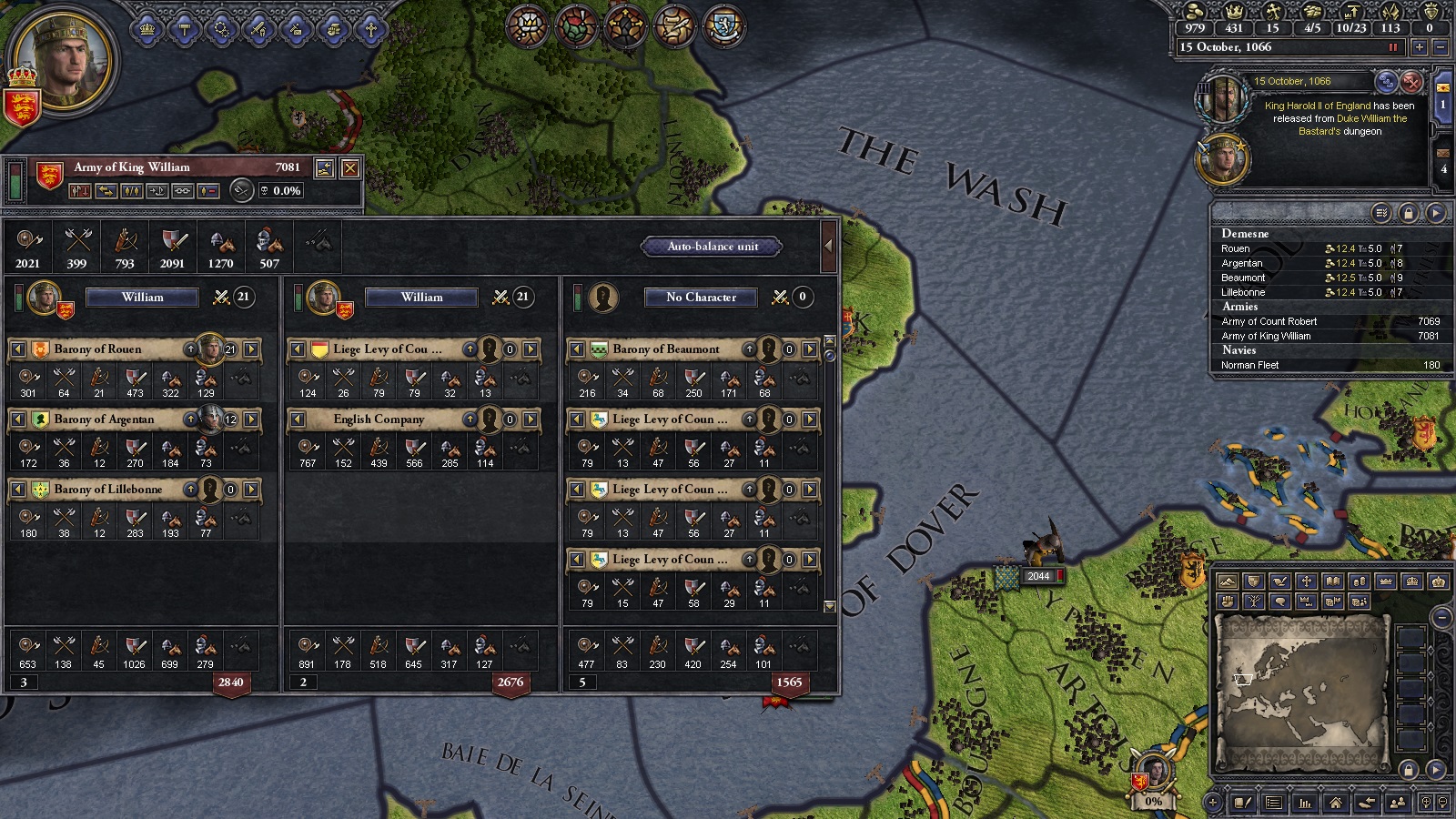This screenshot has width=1456, height=819.
Task: Collapse the outliner panel with the minus control
Action: pos(1441,616)
